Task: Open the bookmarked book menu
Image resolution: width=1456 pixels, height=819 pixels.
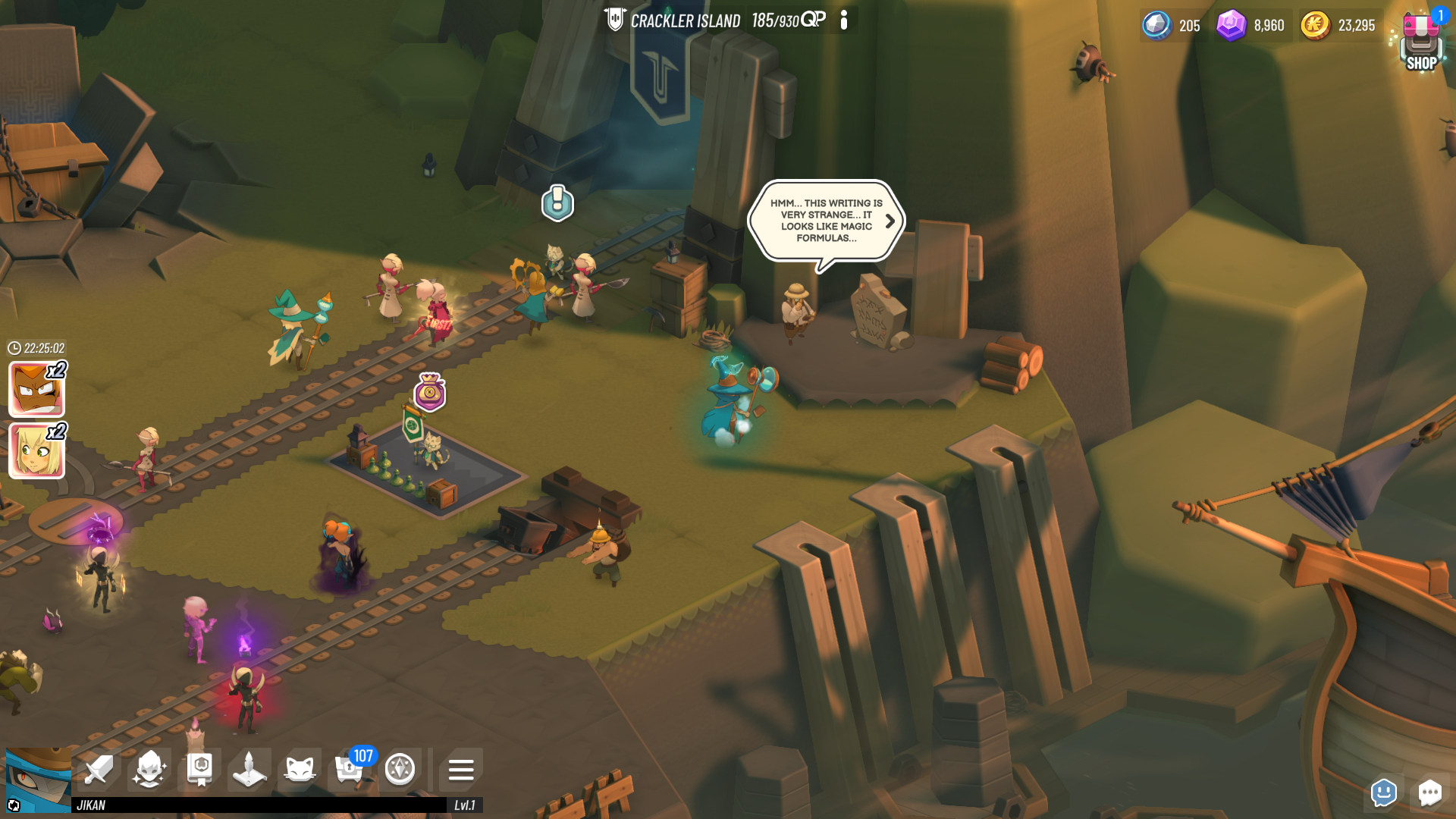Action: click(x=199, y=770)
